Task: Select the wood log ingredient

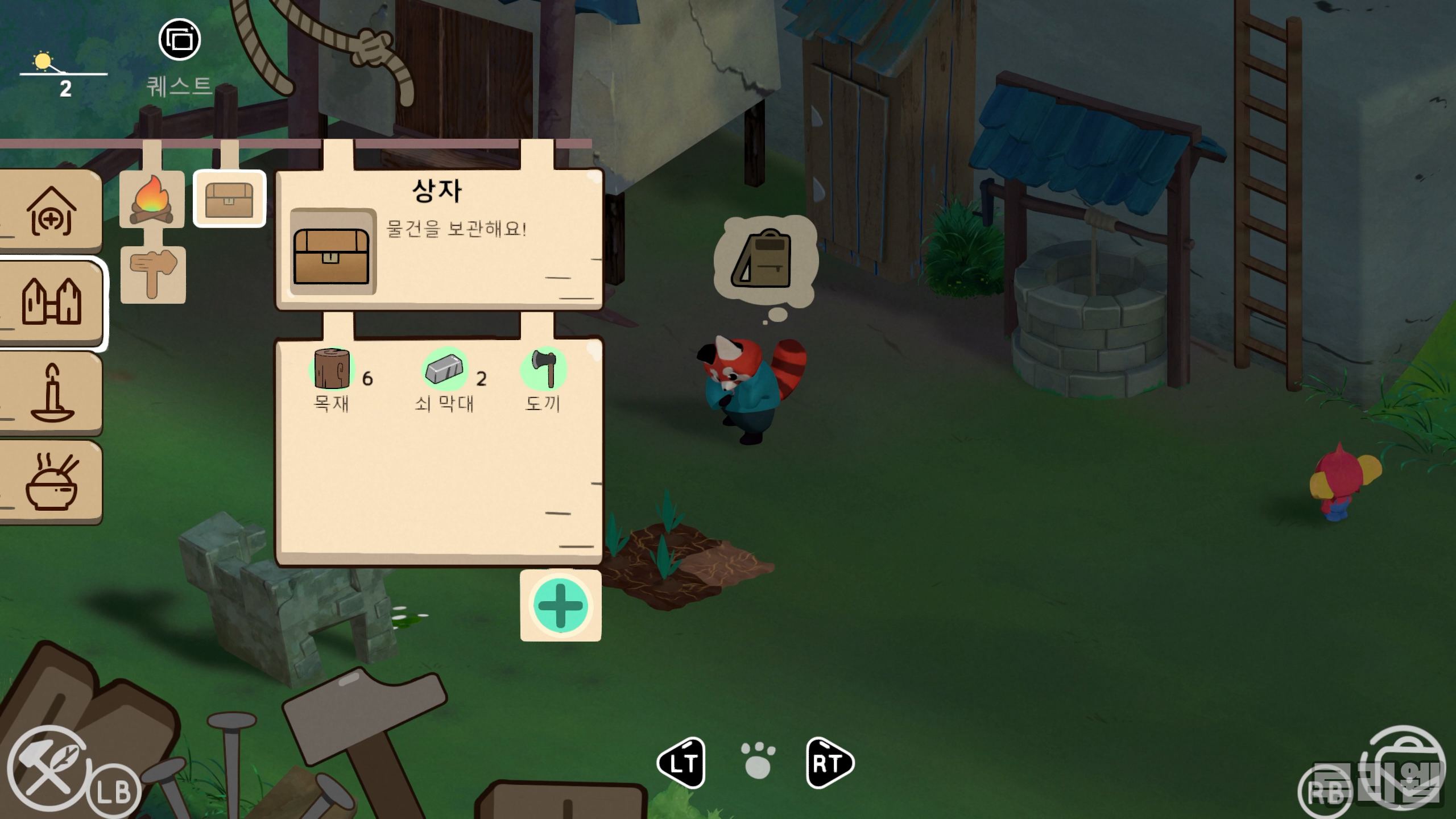Action: [332, 369]
